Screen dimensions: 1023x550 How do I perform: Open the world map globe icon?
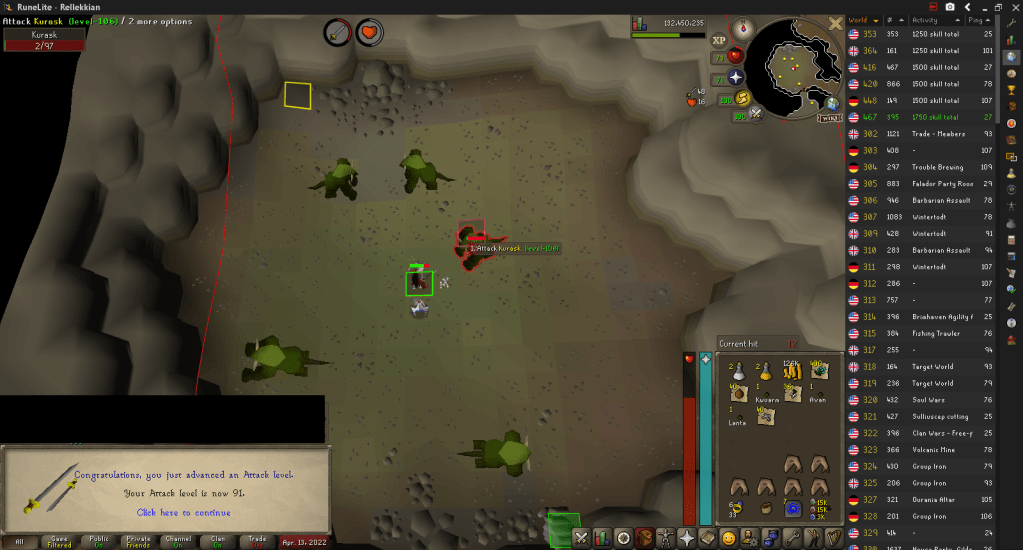tap(831, 102)
